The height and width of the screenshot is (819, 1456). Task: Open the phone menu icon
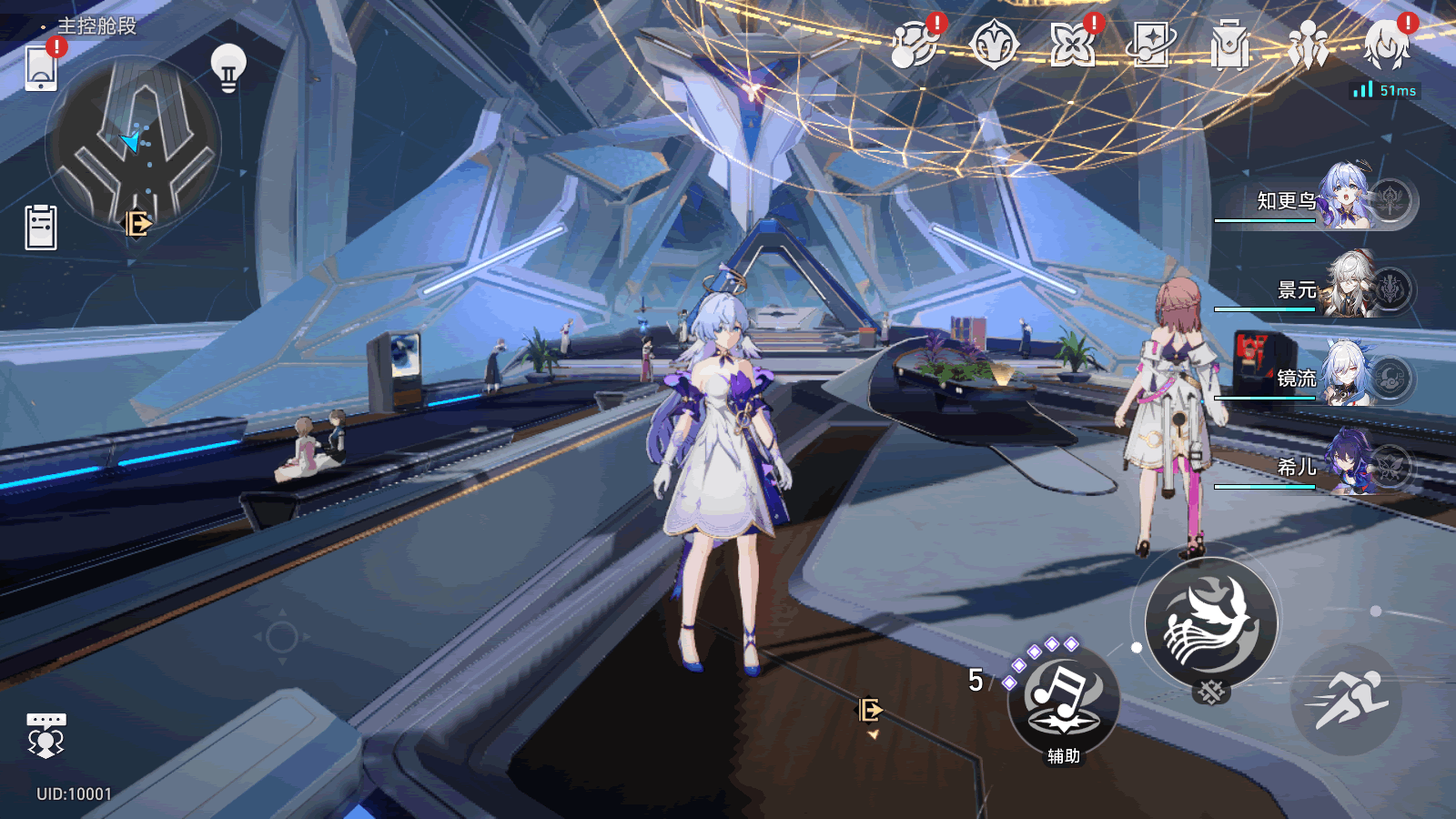pos(41,68)
